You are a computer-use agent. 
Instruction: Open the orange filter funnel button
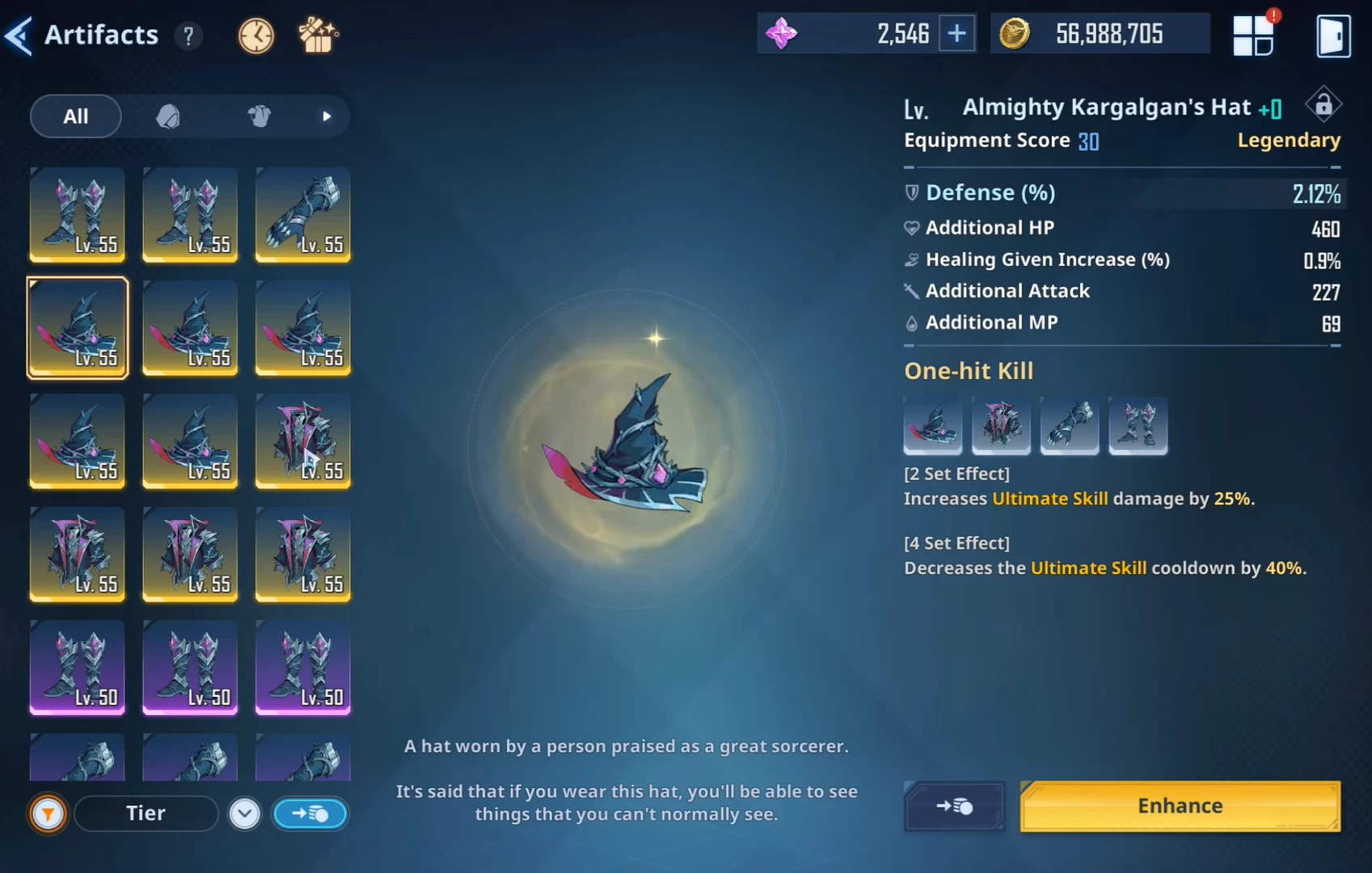[x=48, y=814]
